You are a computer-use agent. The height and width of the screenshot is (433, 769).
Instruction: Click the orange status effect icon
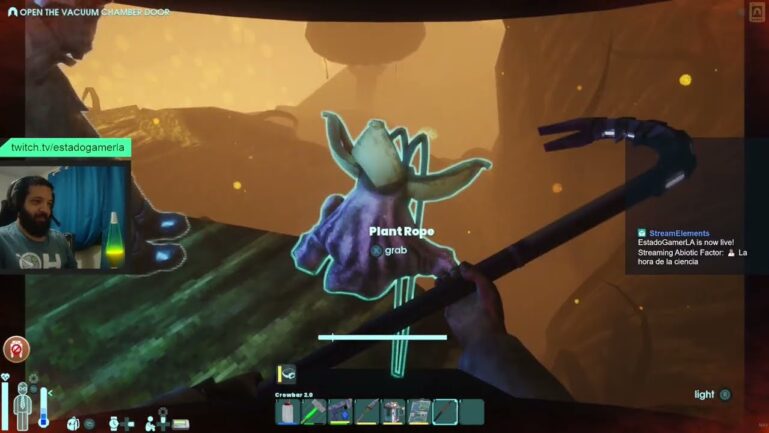tap(16, 349)
